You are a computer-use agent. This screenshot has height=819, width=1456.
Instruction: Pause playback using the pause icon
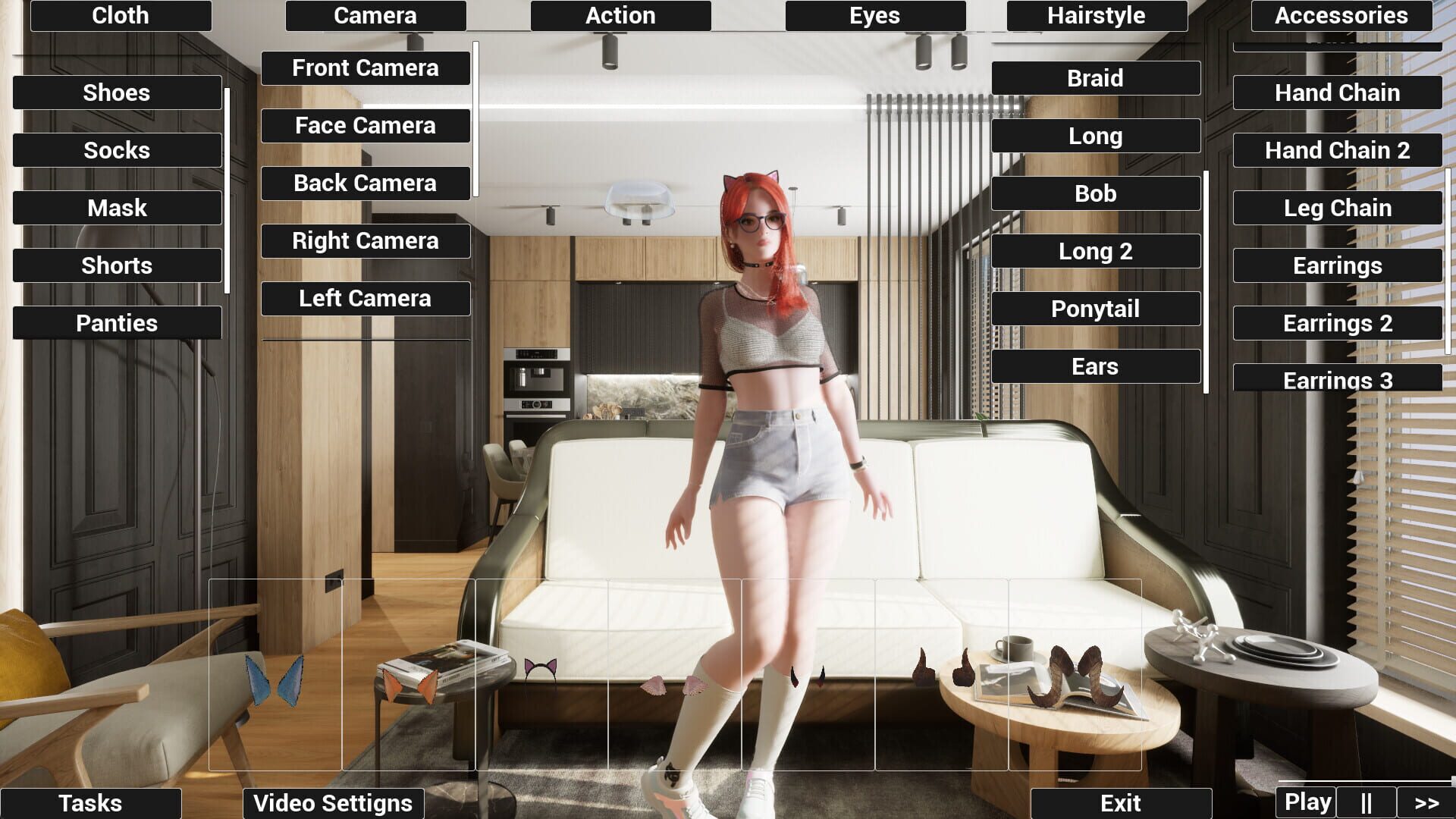click(x=1367, y=801)
